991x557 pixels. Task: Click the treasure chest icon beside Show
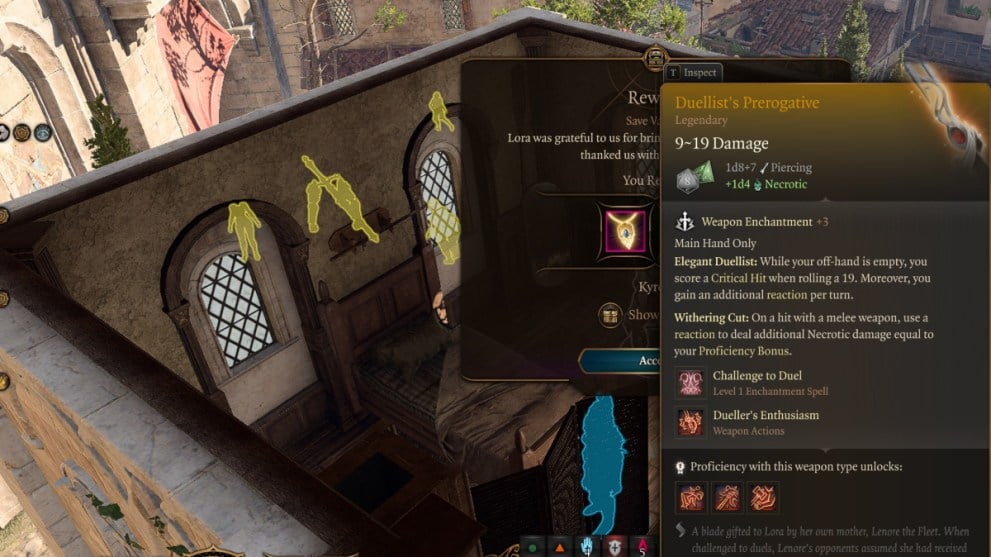pos(611,316)
